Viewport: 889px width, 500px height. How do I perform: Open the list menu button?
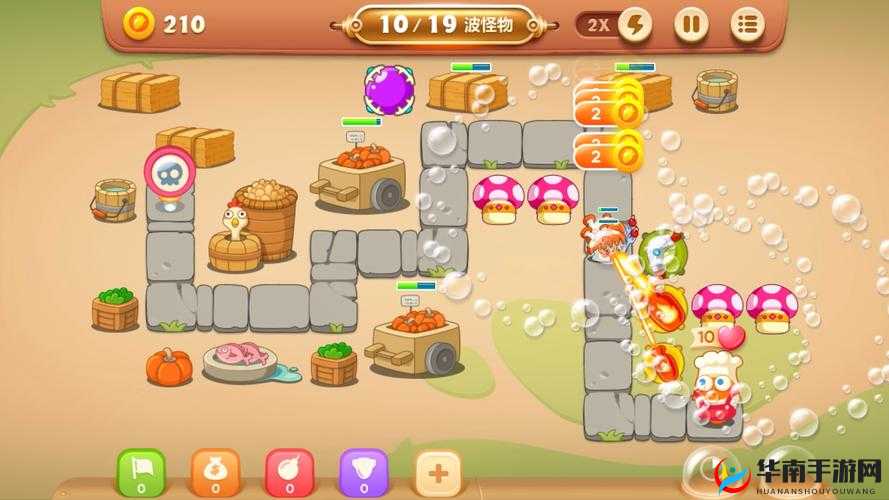tap(746, 25)
